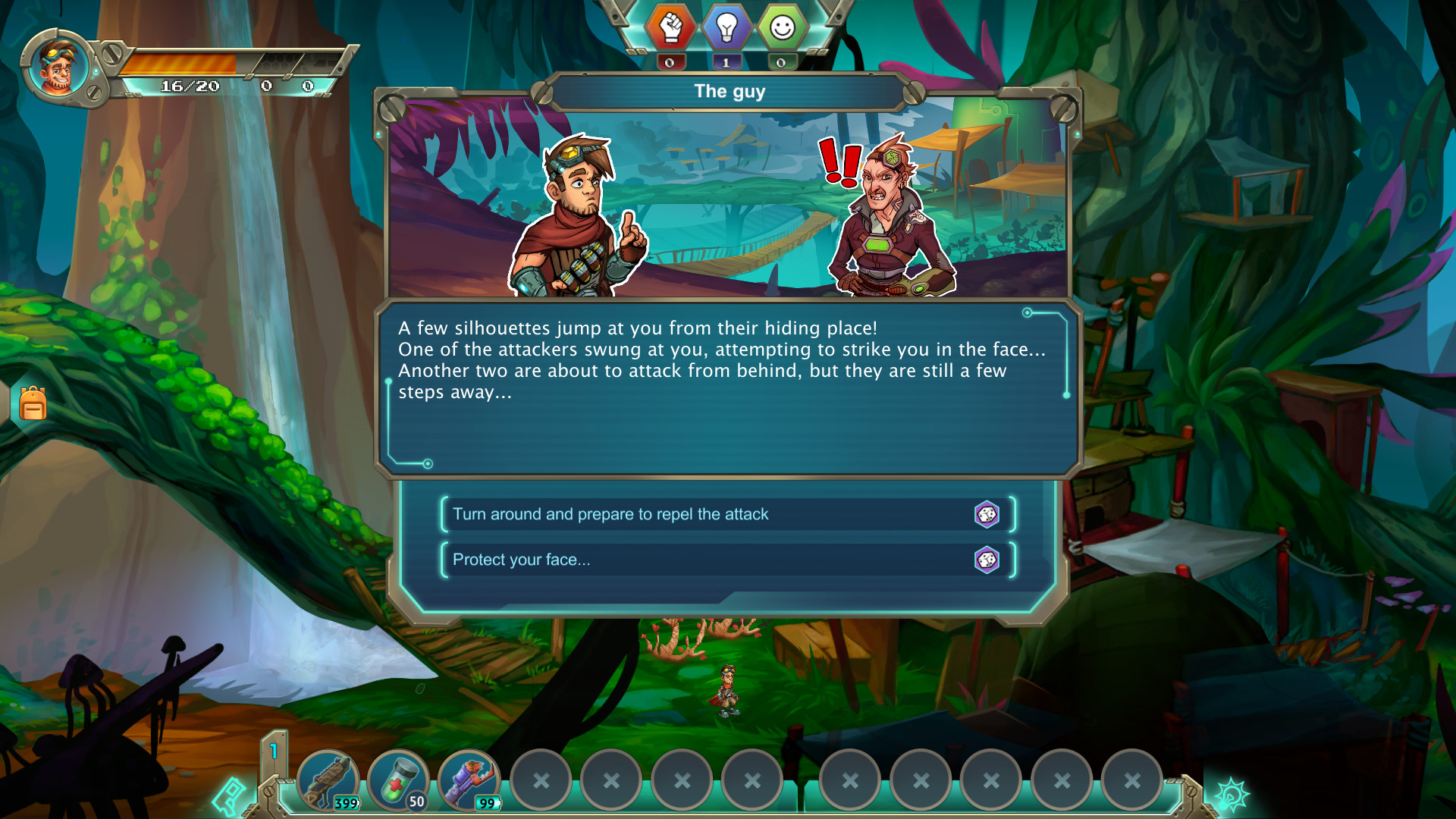Select the blue lightbulb intellect stat icon

726,27
